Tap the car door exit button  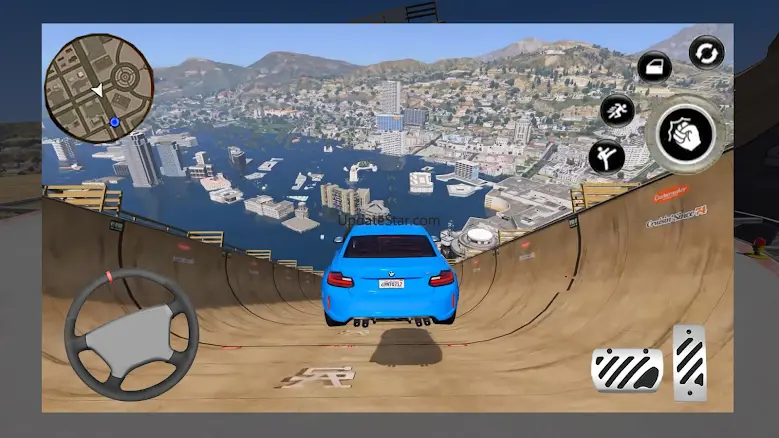pyautogui.click(x=654, y=68)
